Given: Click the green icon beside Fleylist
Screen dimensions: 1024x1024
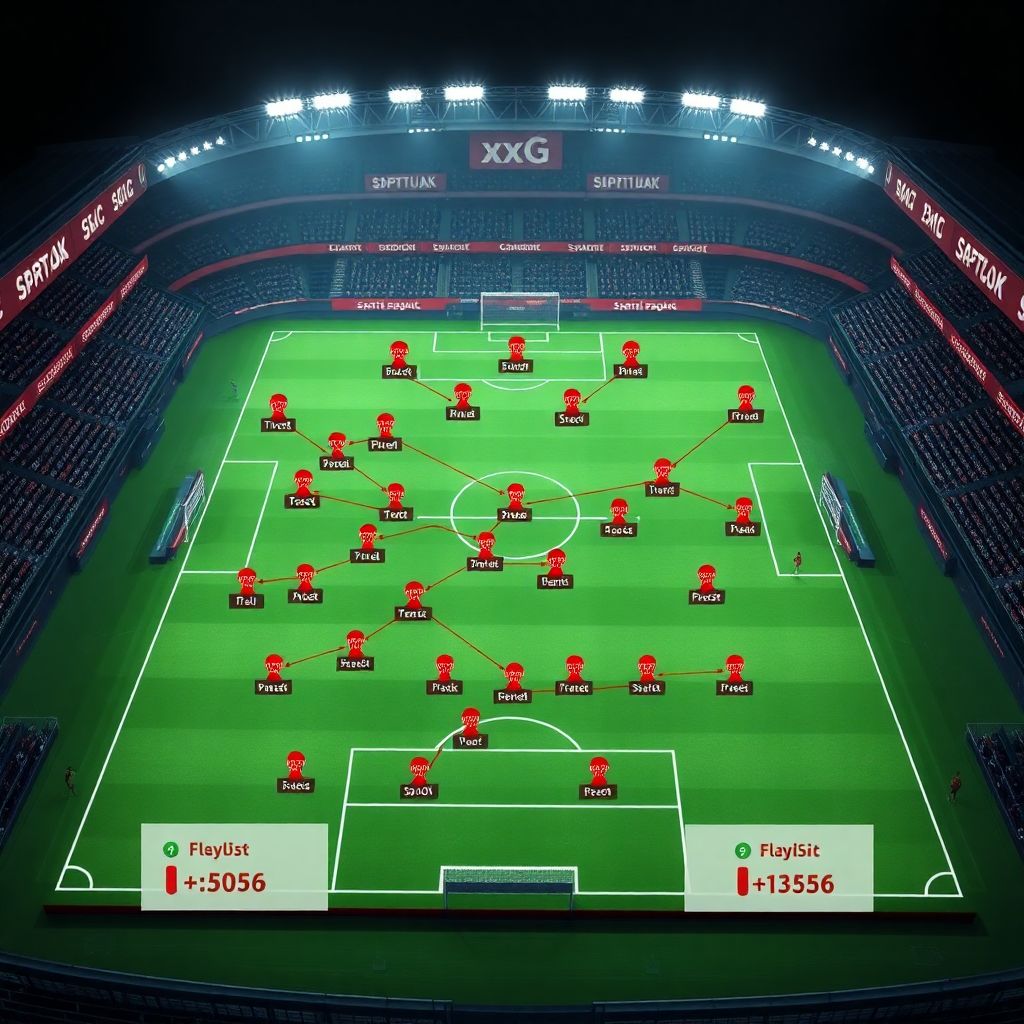Looking at the screenshot, I should (x=170, y=849).
